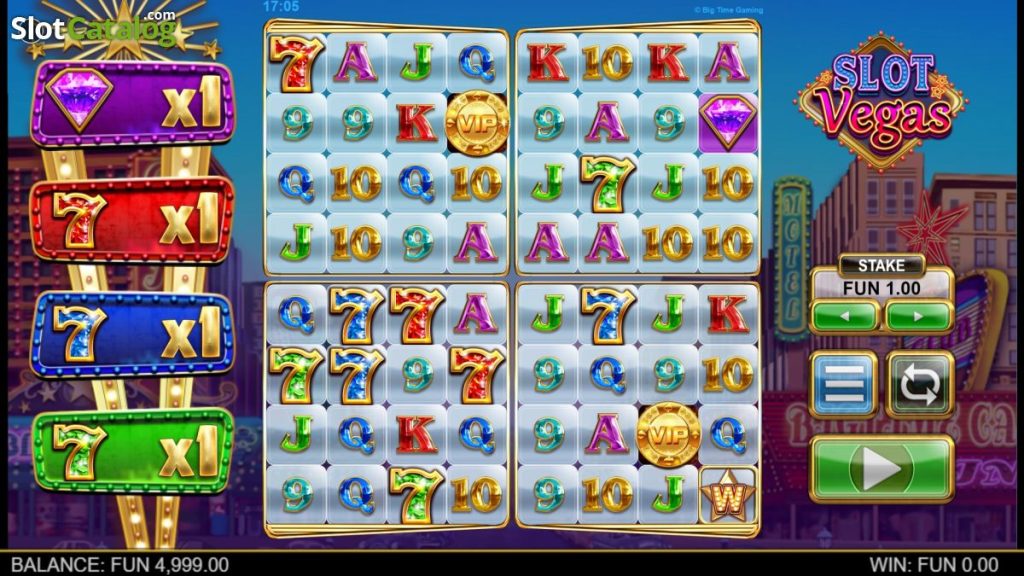
Task: Open the blue three-line menu button
Action: tap(843, 384)
